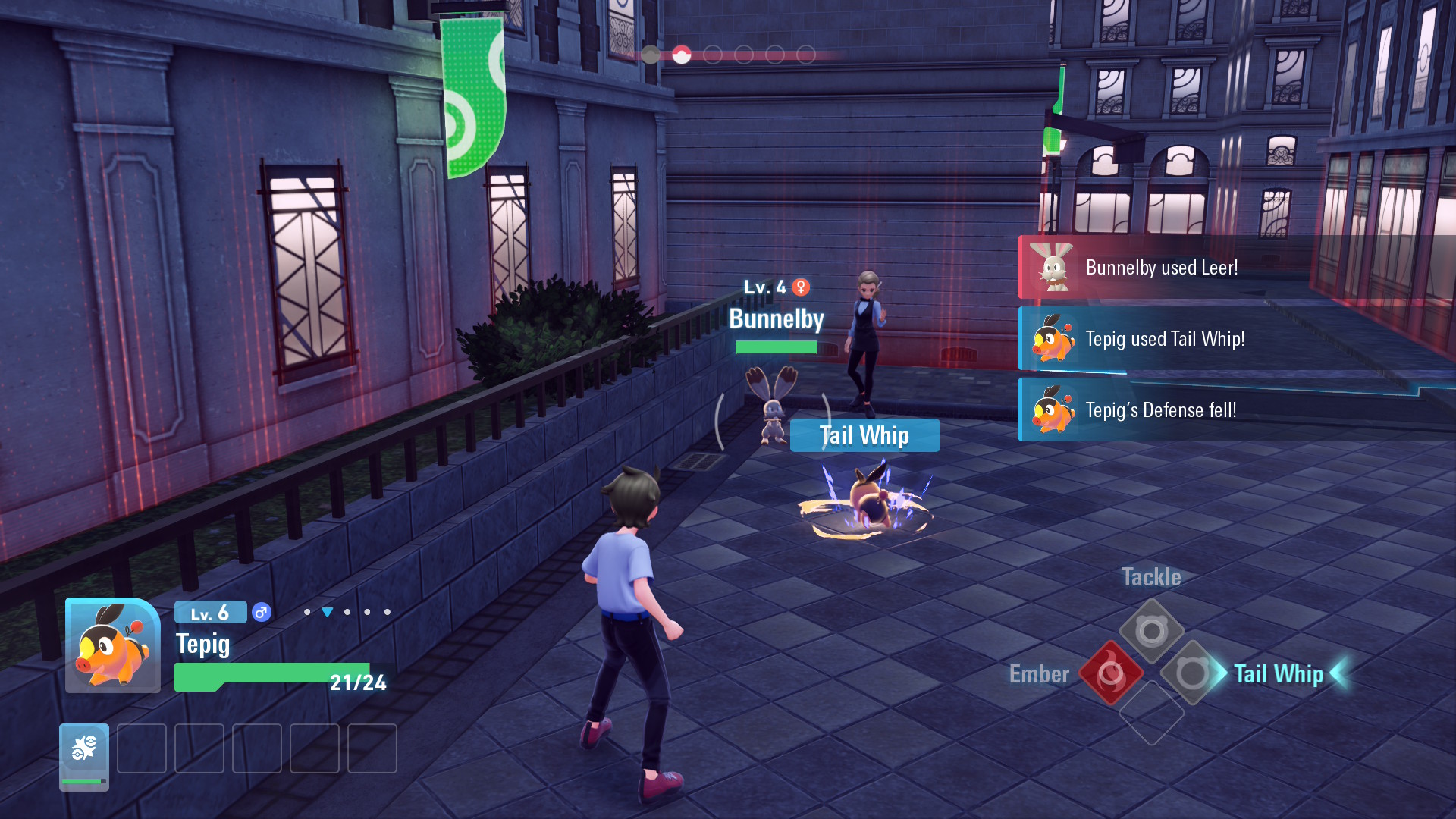
Task: Click the Tepig icon on the Tail Whip log entry
Action: [1053, 339]
